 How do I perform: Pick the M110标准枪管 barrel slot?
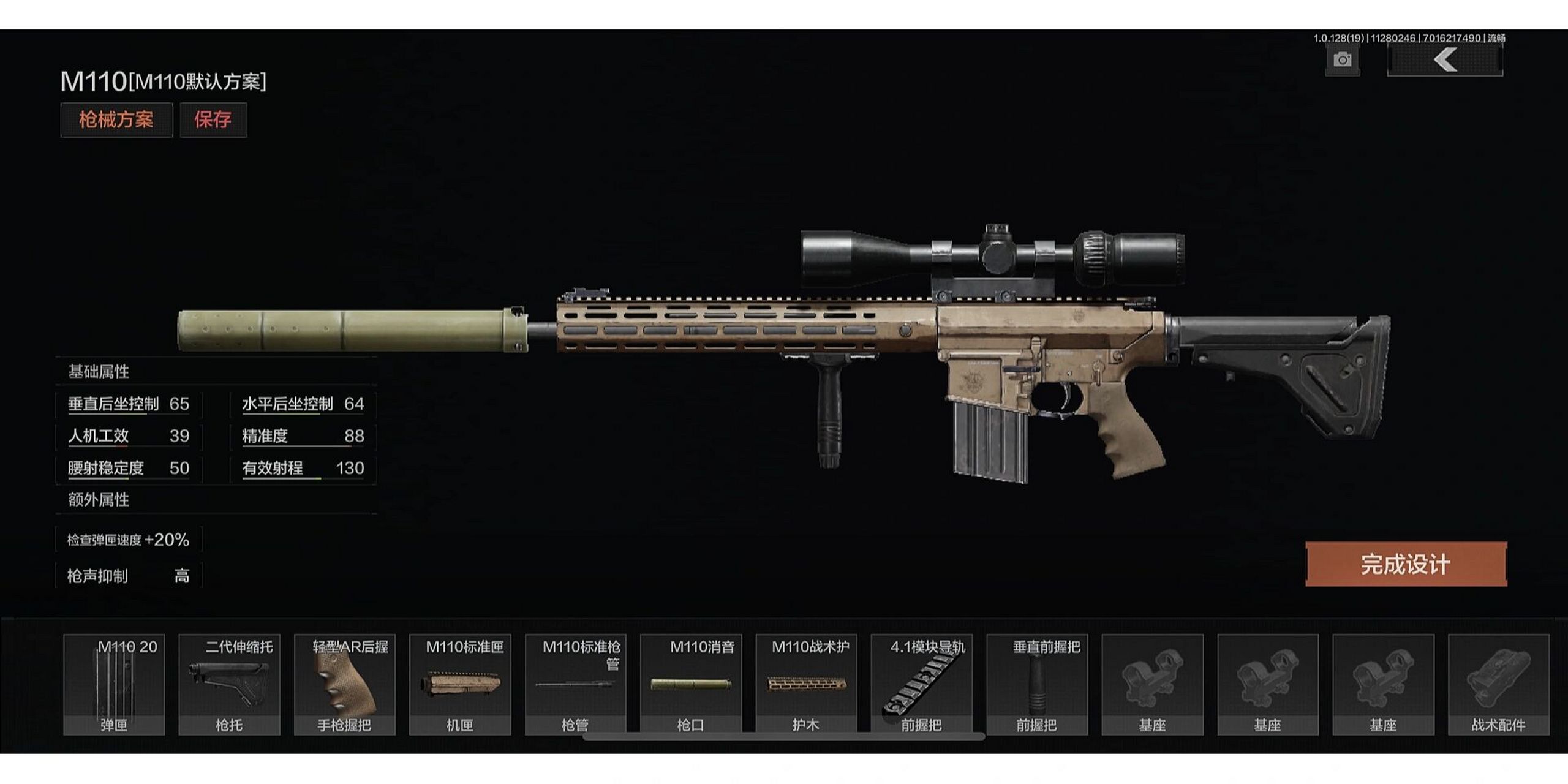[x=575, y=684]
